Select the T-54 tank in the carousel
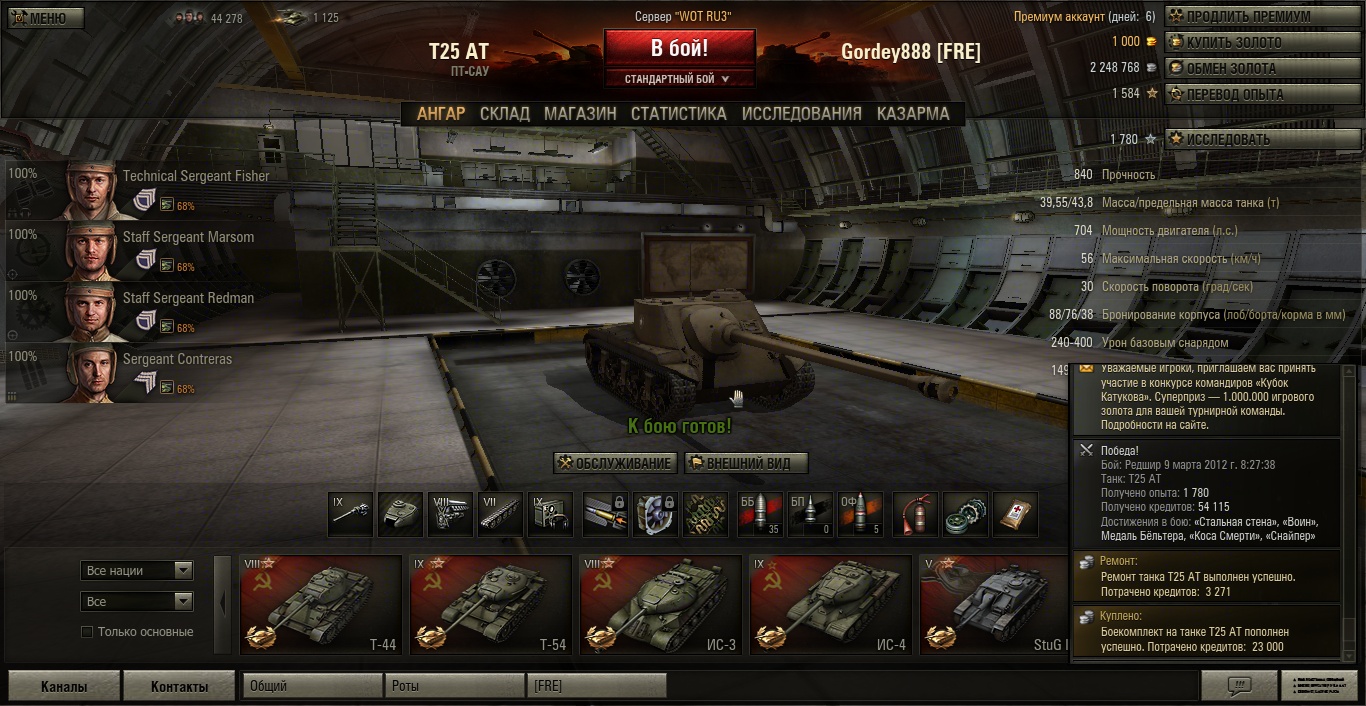The height and width of the screenshot is (706, 1366). pyautogui.click(x=490, y=605)
